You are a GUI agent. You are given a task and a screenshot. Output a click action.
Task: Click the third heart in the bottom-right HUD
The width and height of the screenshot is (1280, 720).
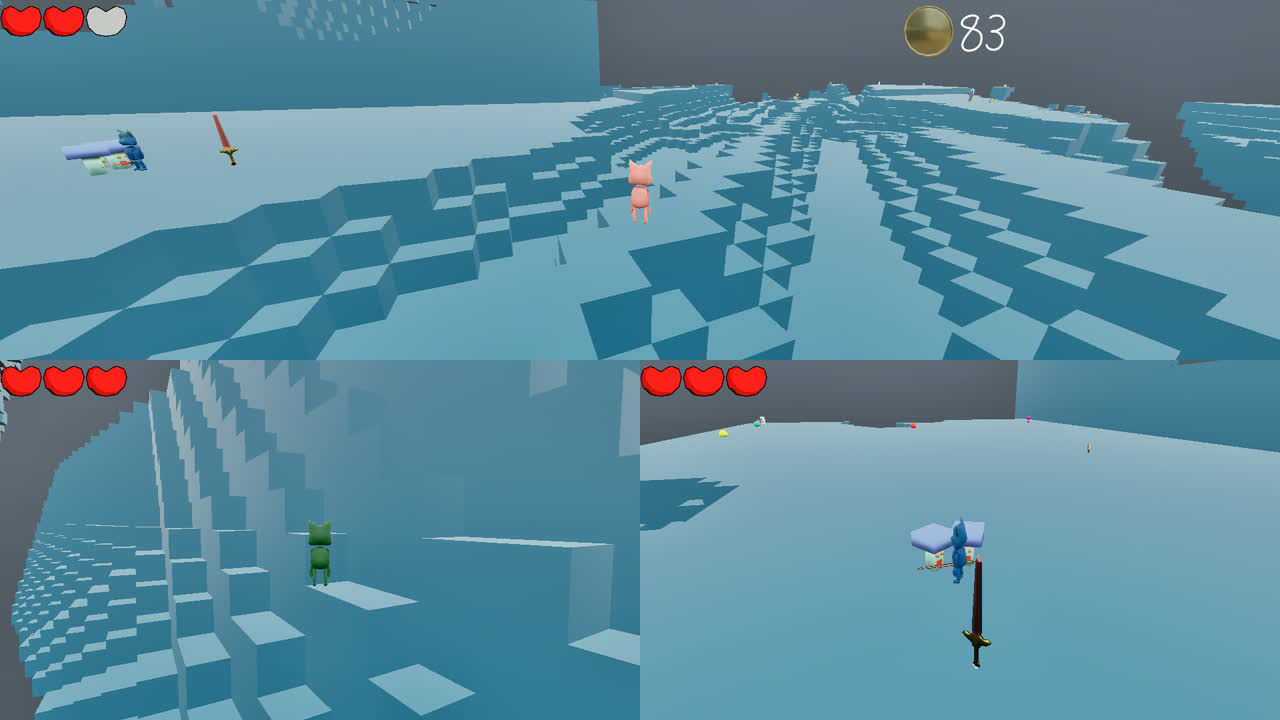[747, 381]
